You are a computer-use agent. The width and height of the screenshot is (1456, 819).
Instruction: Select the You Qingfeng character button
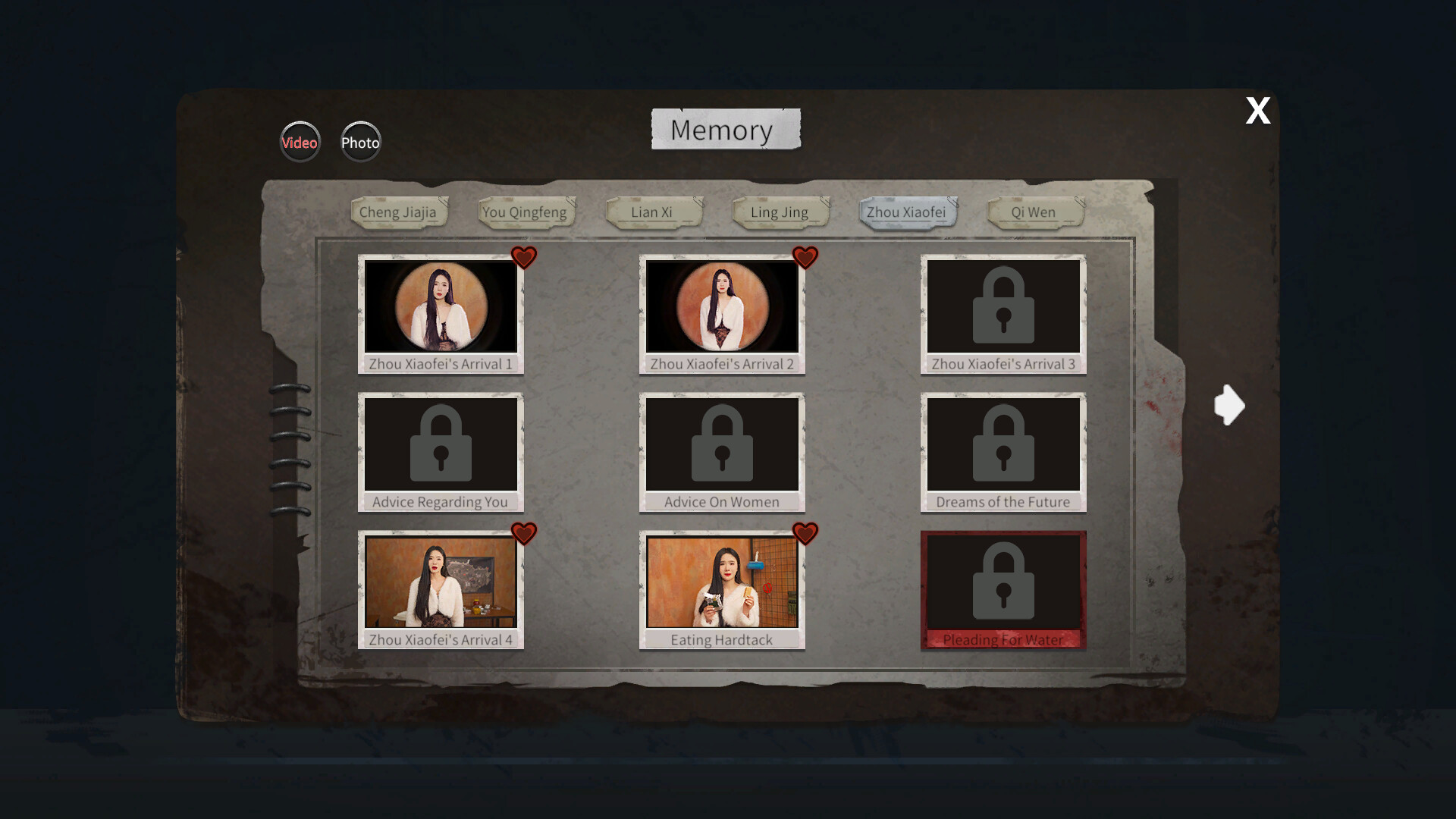[x=526, y=212]
